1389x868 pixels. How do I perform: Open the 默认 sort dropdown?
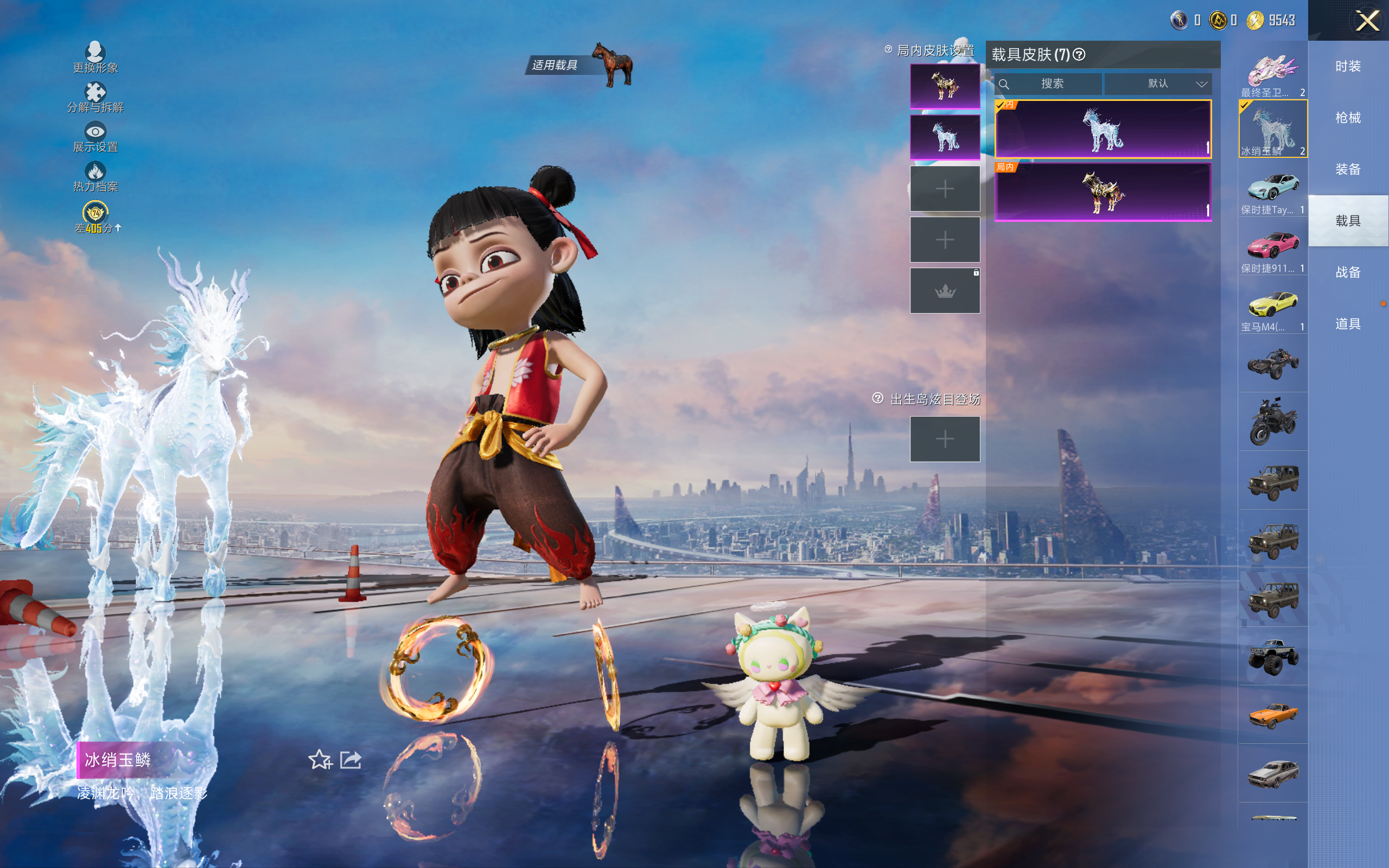1158,84
